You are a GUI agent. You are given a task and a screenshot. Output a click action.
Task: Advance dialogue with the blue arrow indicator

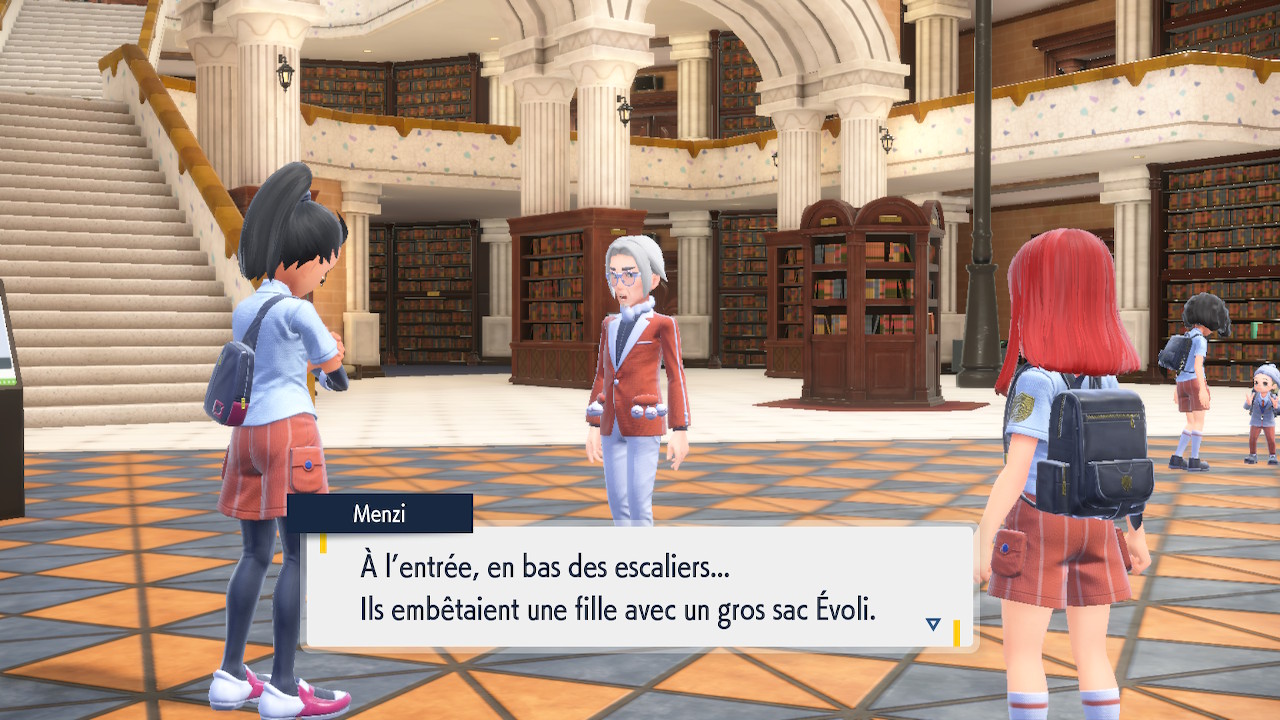tap(933, 624)
